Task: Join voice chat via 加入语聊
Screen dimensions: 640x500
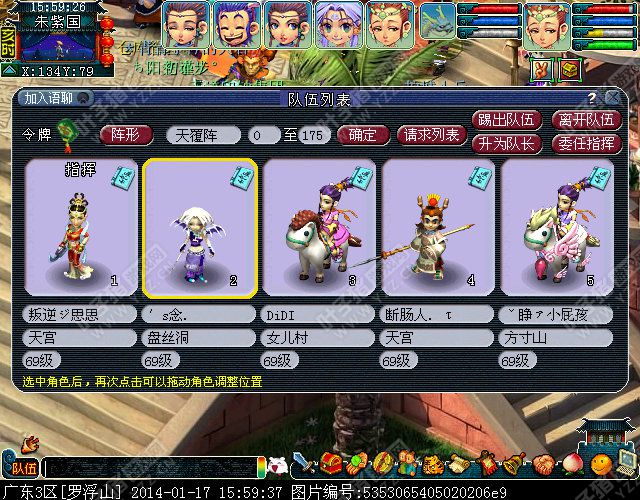Action: coord(51,98)
